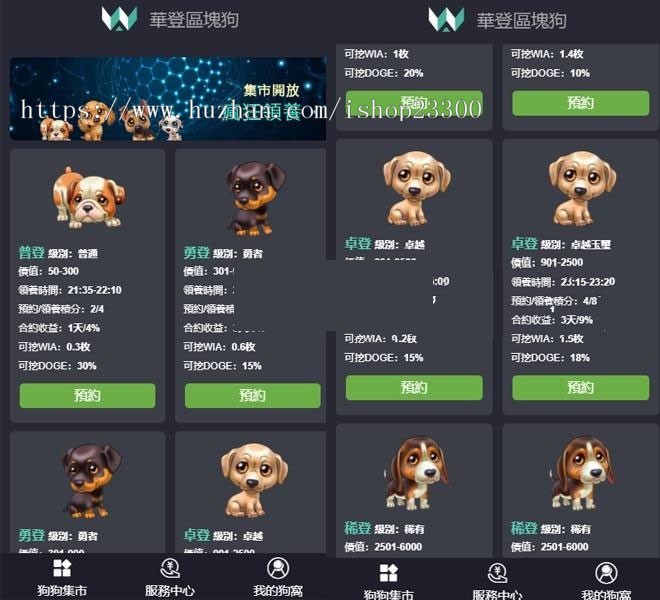Tap 預約 on the 勇登 rottweiler card

tap(252, 395)
